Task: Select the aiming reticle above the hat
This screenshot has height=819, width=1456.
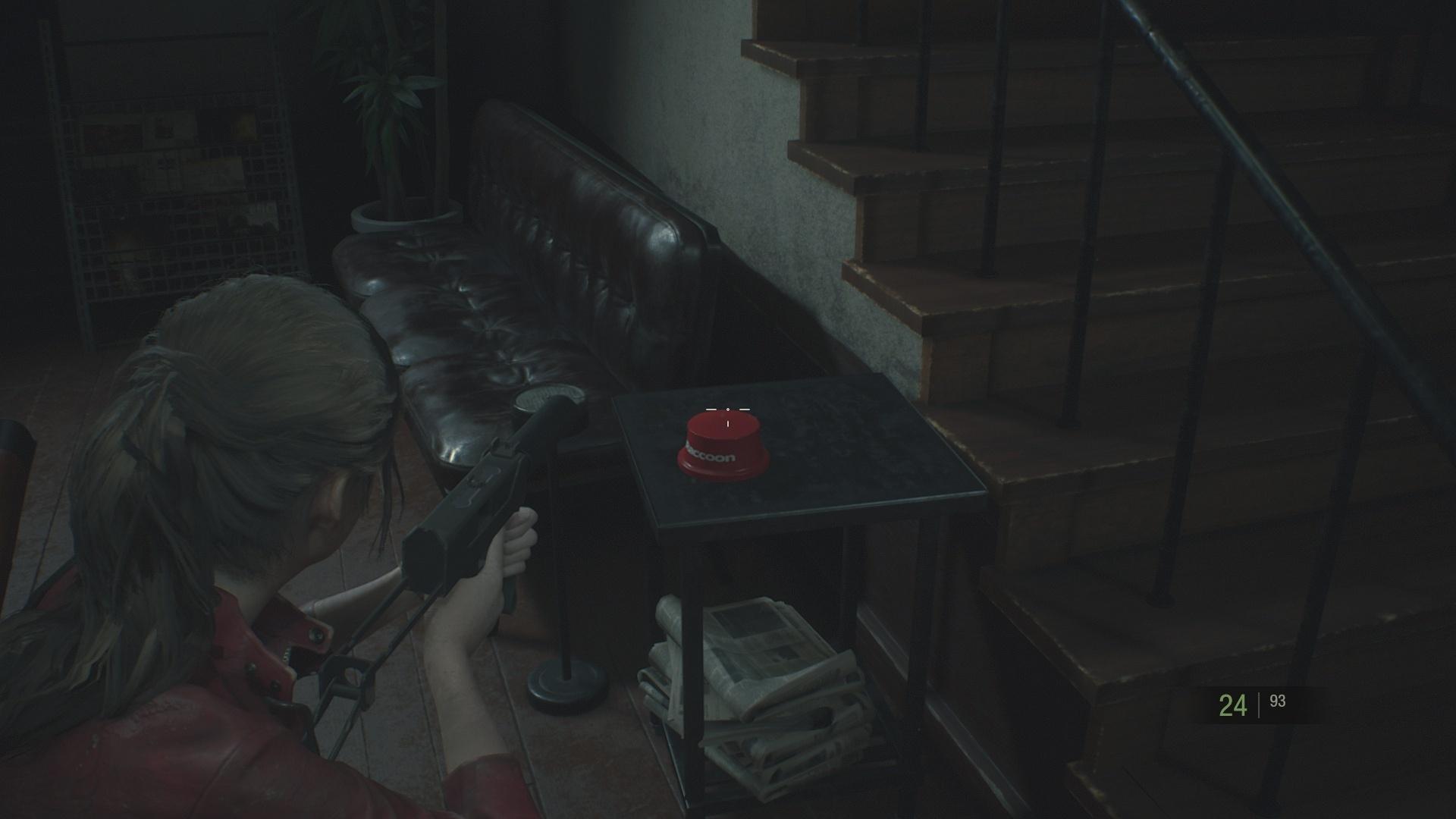Action: tap(726, 409)
